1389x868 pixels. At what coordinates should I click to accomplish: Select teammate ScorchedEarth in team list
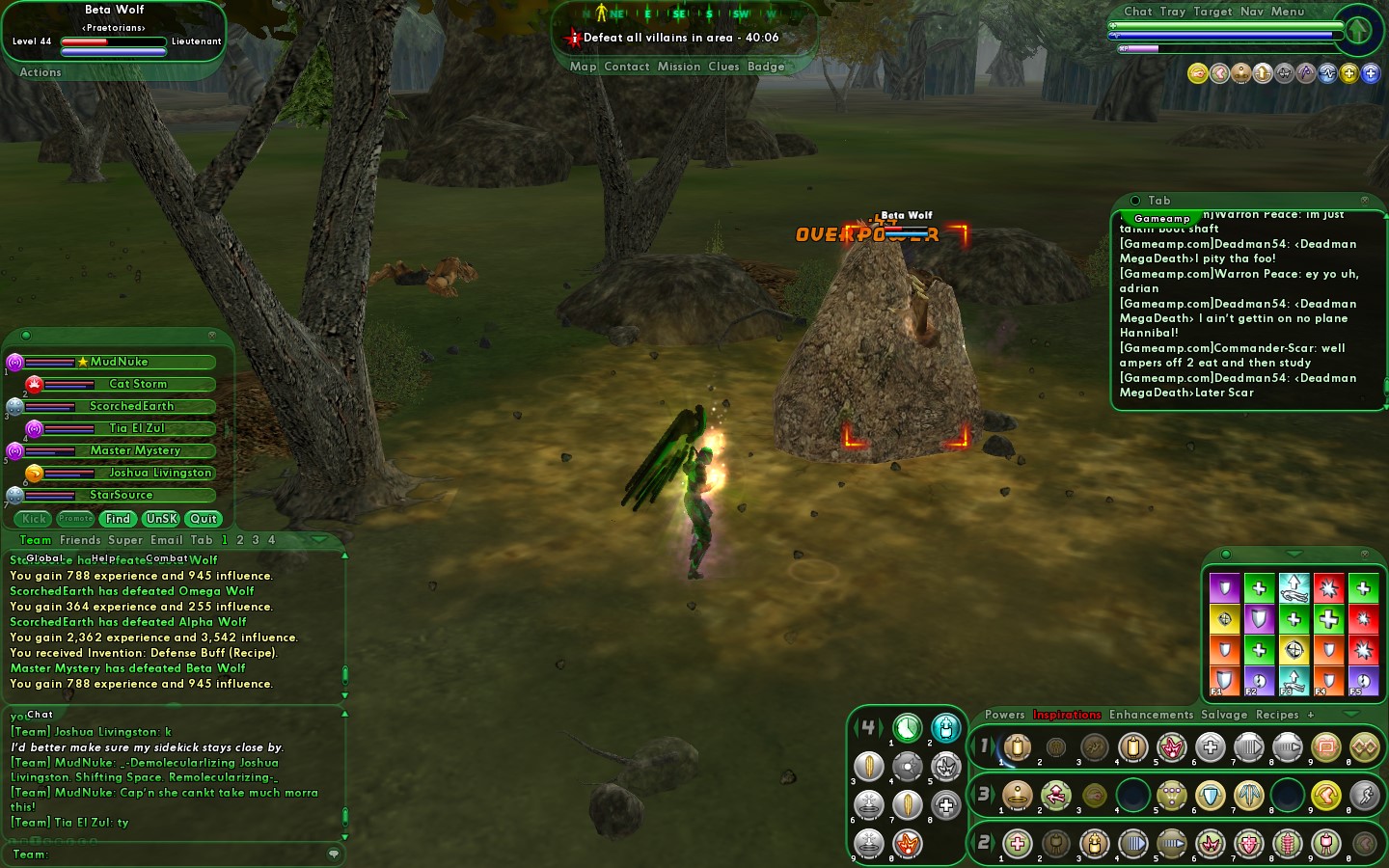(131, 406)
